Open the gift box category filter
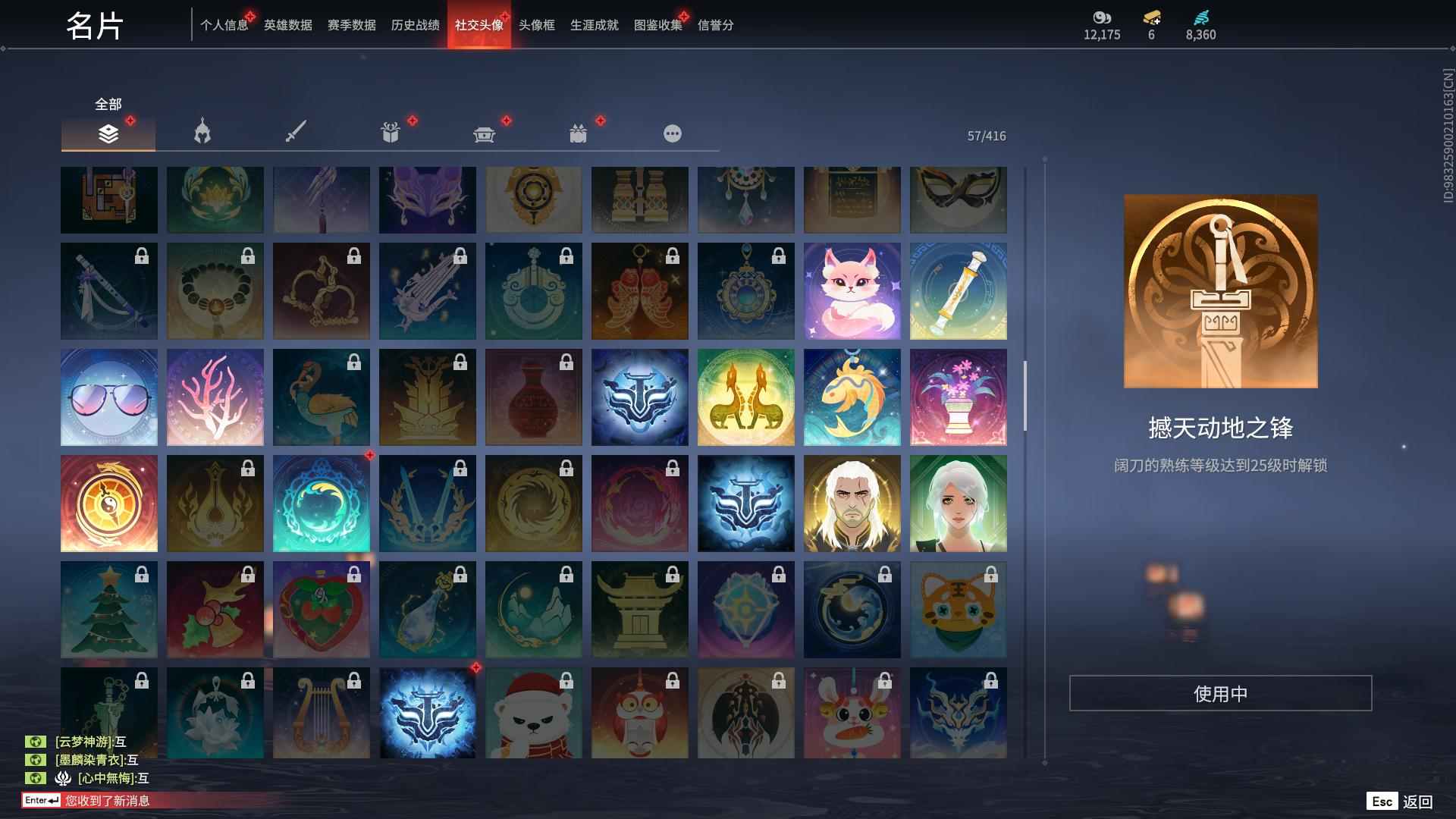 (391, 132)
